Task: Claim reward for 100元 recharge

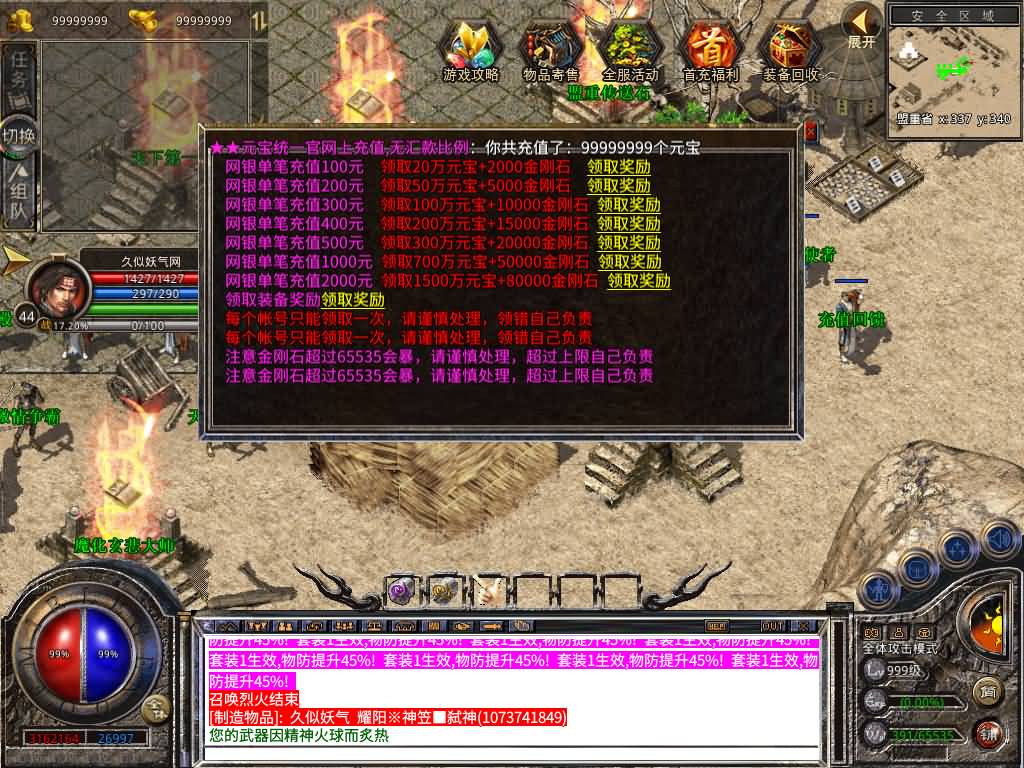Action: [x=618, y=167]
